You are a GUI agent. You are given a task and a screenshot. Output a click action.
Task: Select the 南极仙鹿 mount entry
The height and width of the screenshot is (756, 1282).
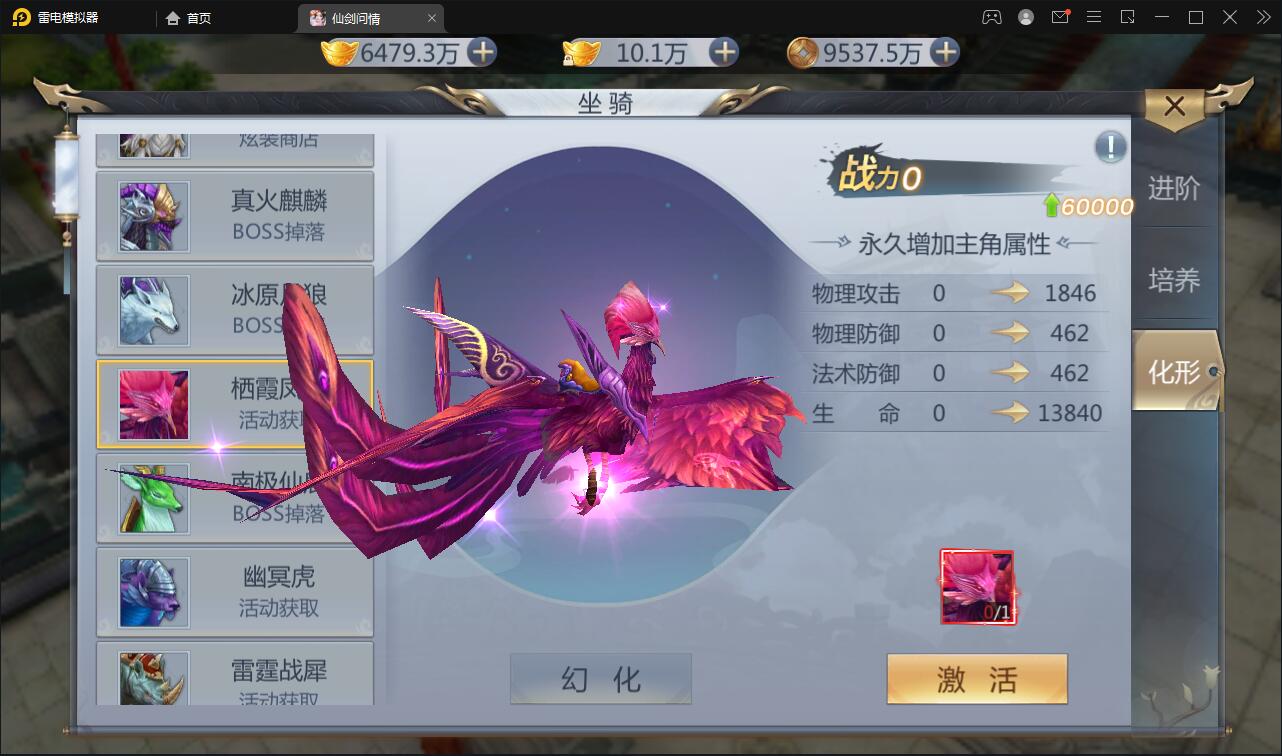point(234,498)
